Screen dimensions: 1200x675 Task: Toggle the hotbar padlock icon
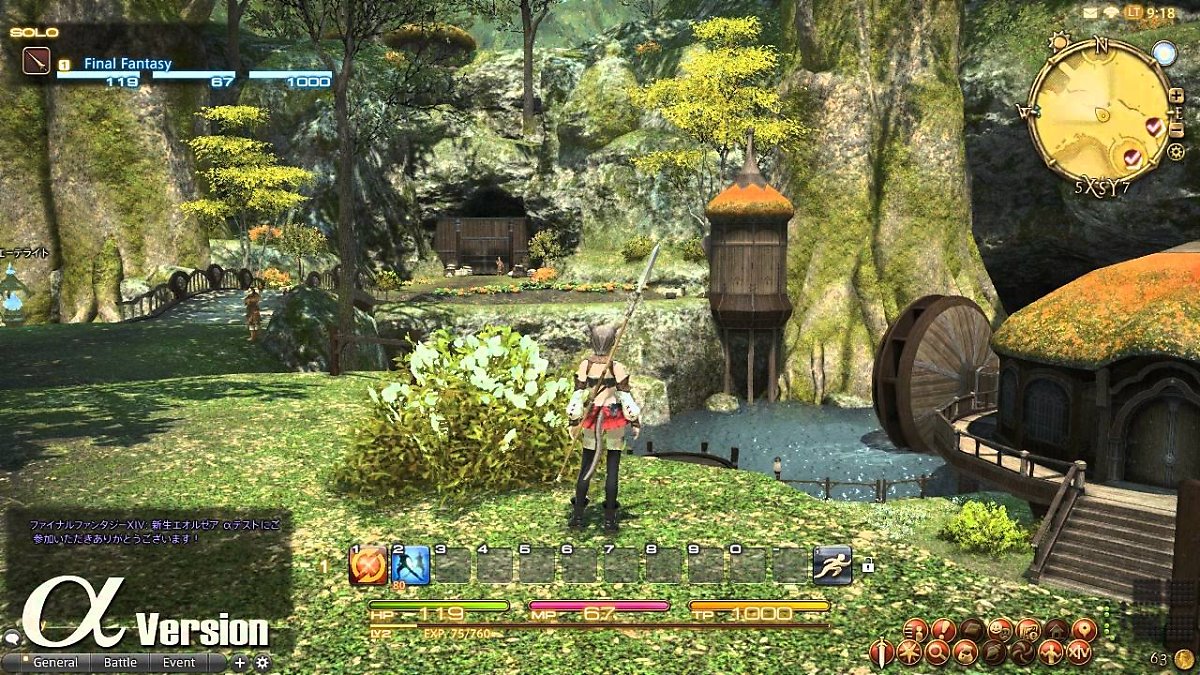[867, 566]
